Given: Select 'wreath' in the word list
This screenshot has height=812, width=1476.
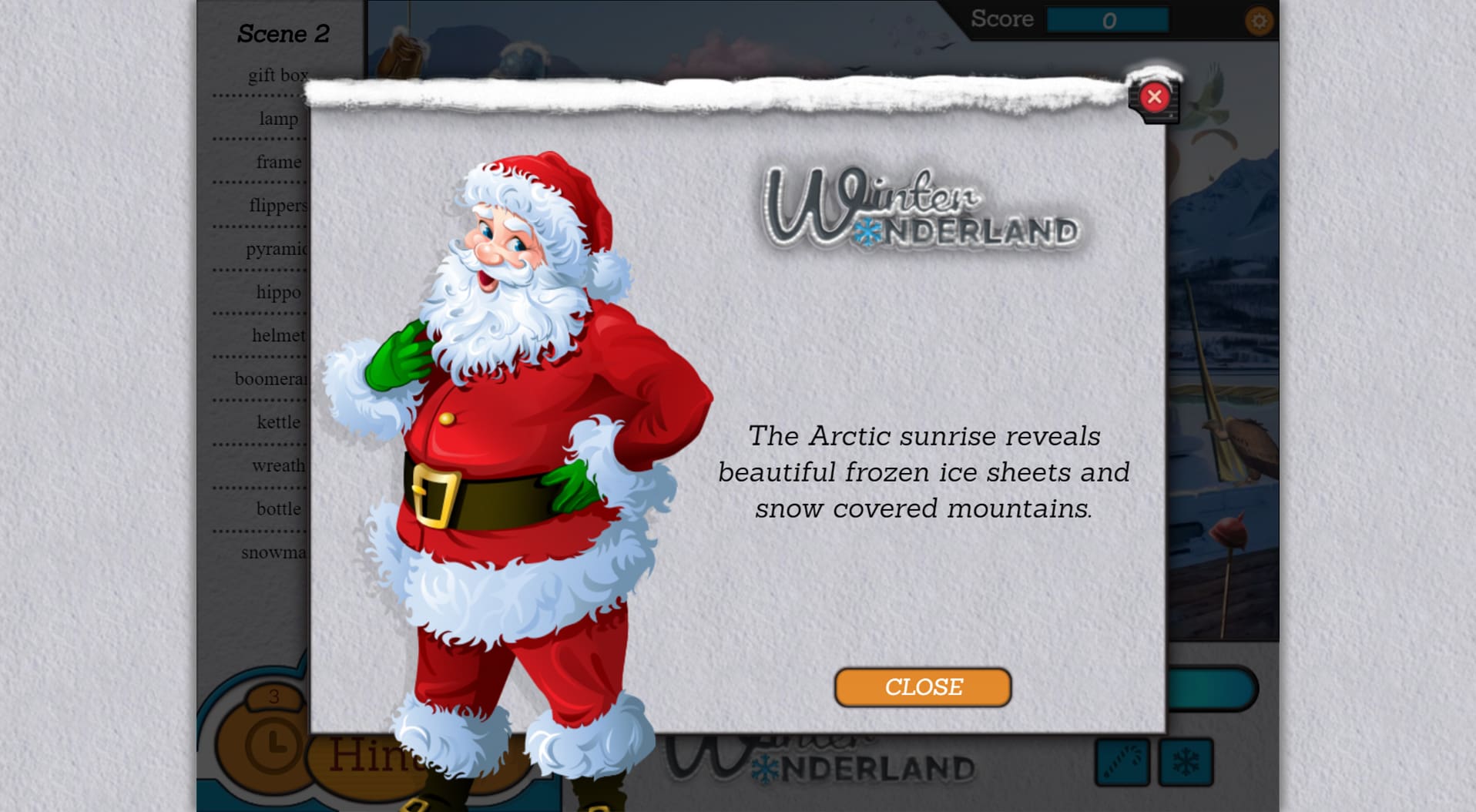Looking at the screenshot, I should pos(277,465).
